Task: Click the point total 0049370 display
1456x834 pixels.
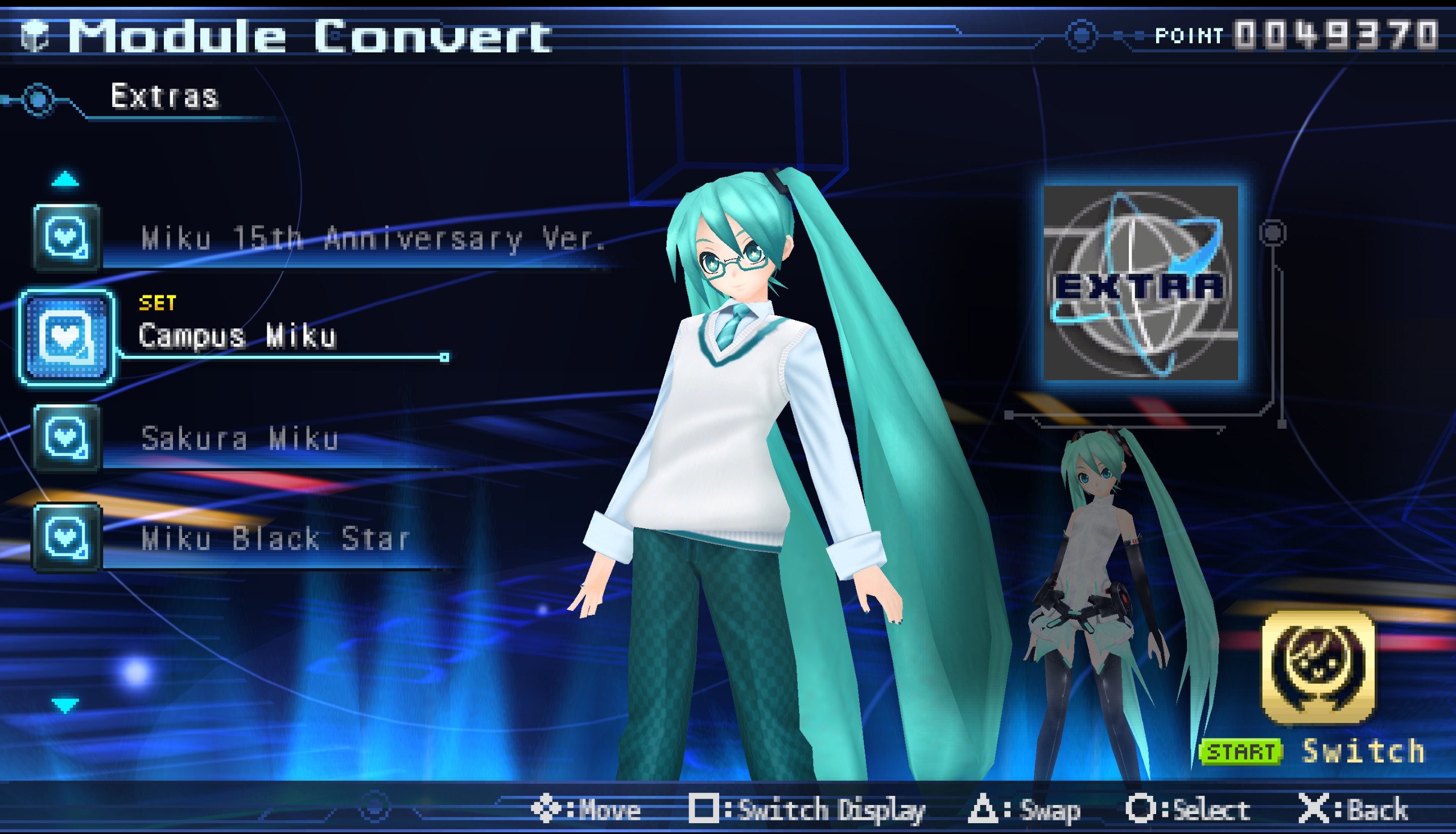Action: 1317,34
